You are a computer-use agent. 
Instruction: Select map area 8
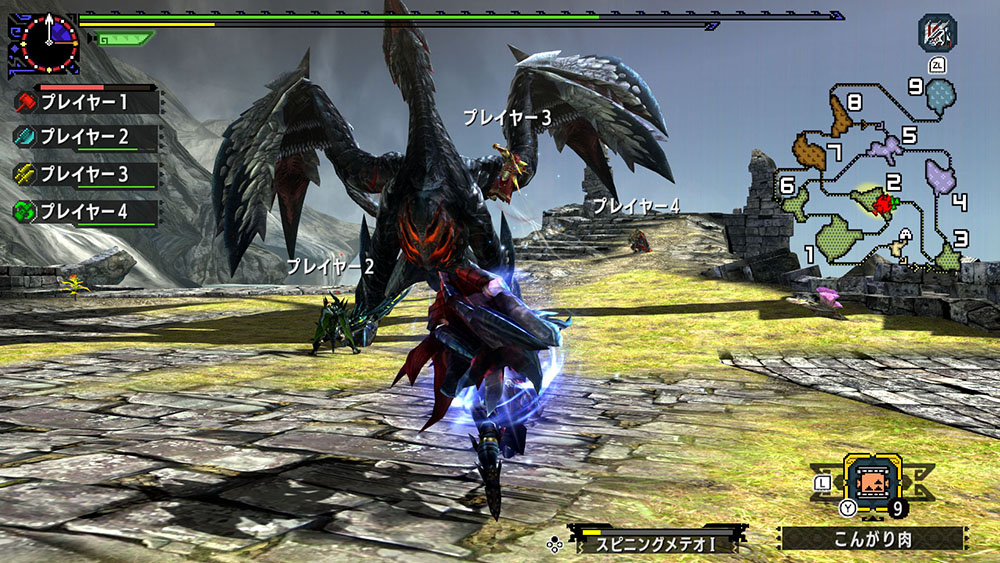[x=841, y=118]
